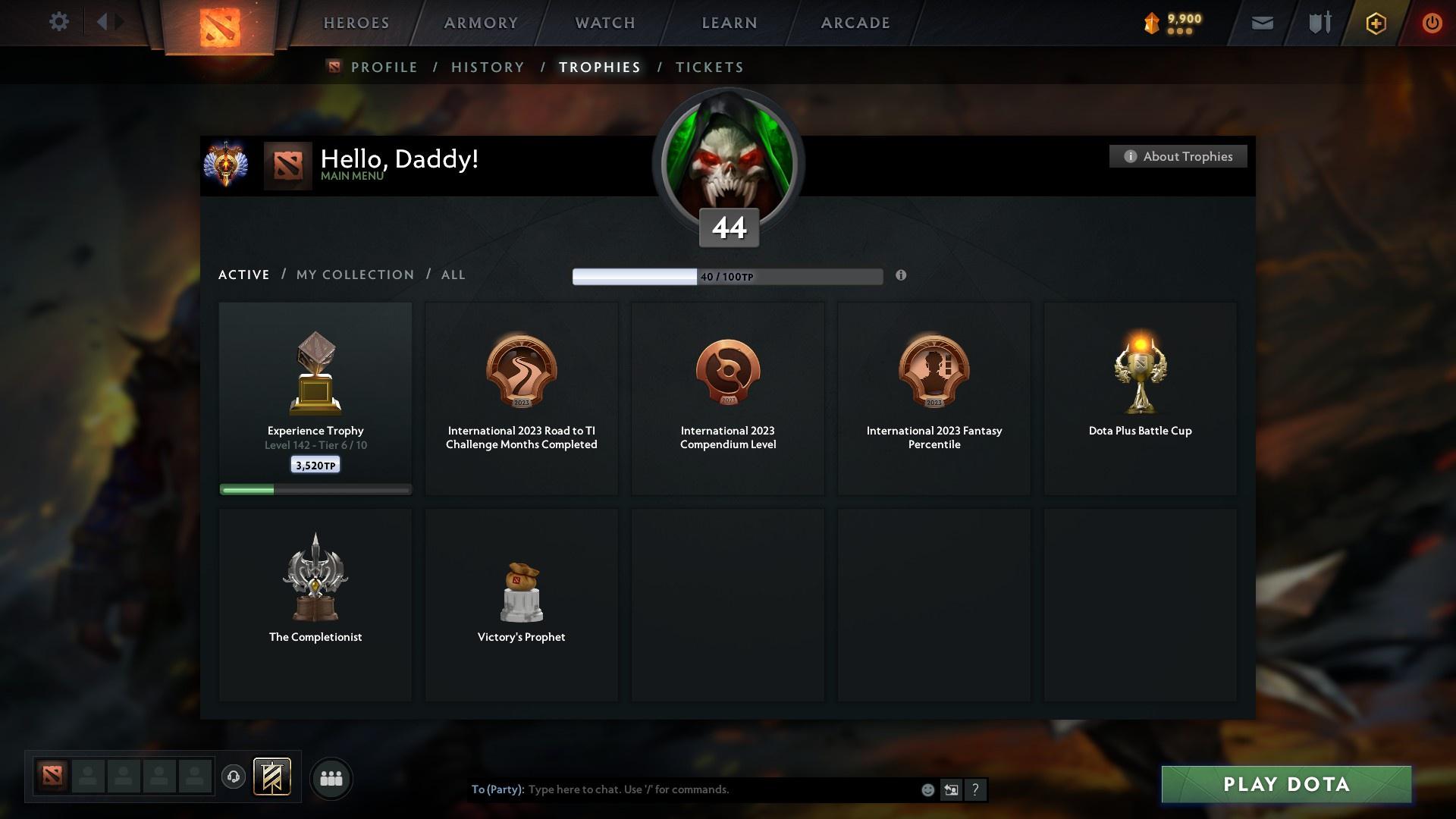Open the Watch menu

point(605,23)
